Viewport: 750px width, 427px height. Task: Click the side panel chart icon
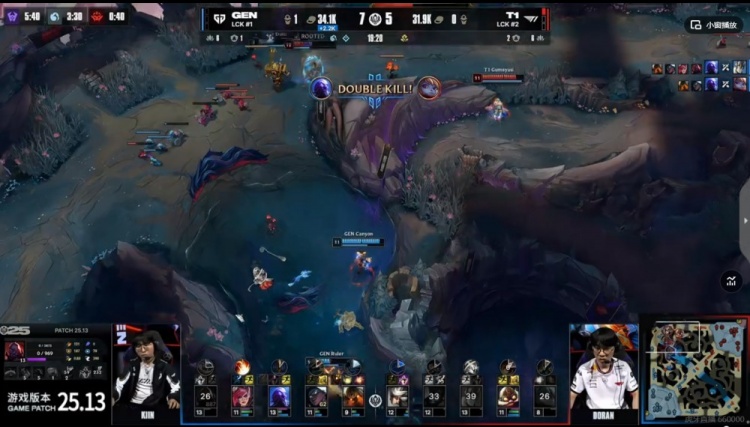729,282
